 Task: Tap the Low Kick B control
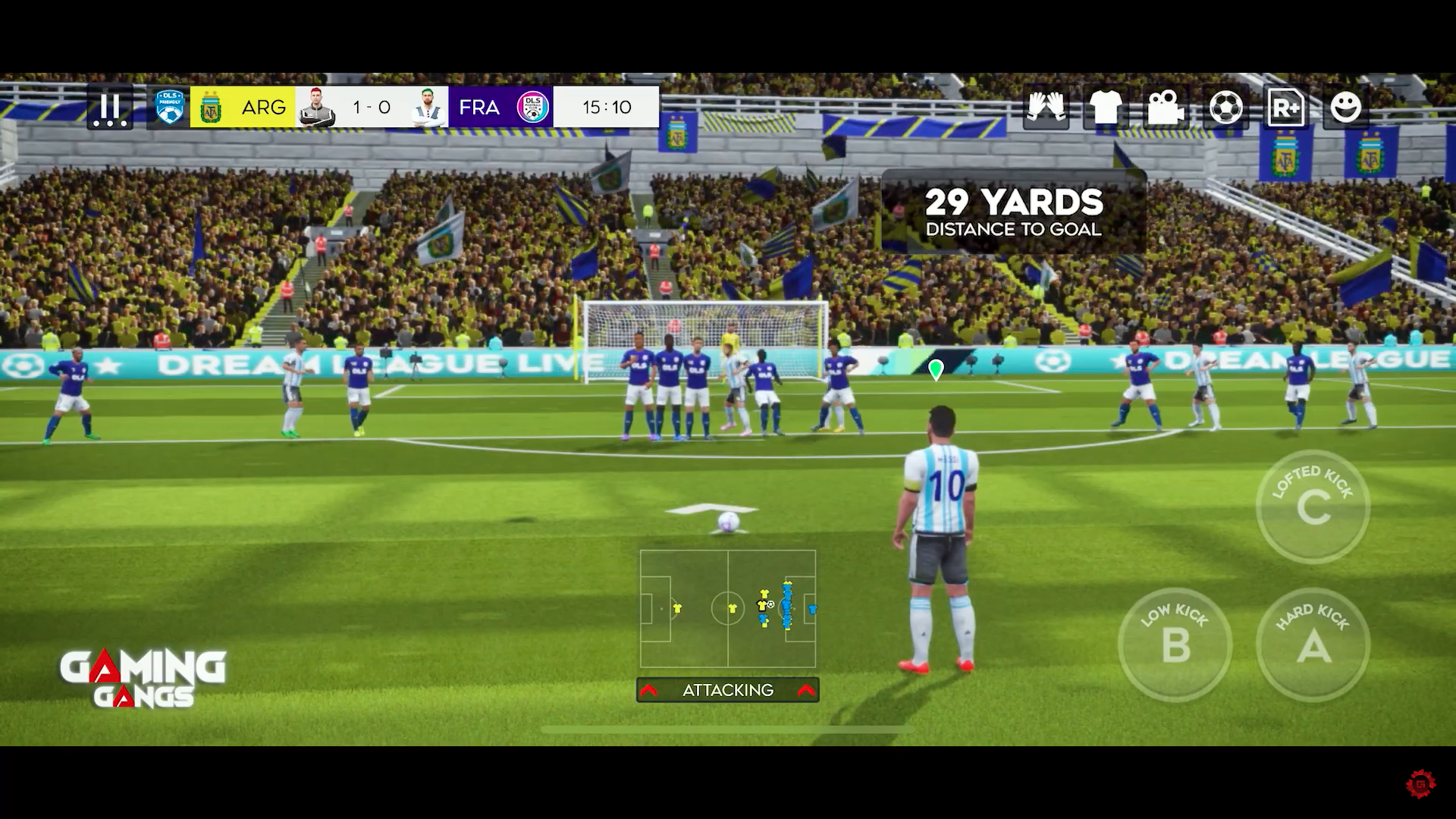click(x=1175, y=645)
